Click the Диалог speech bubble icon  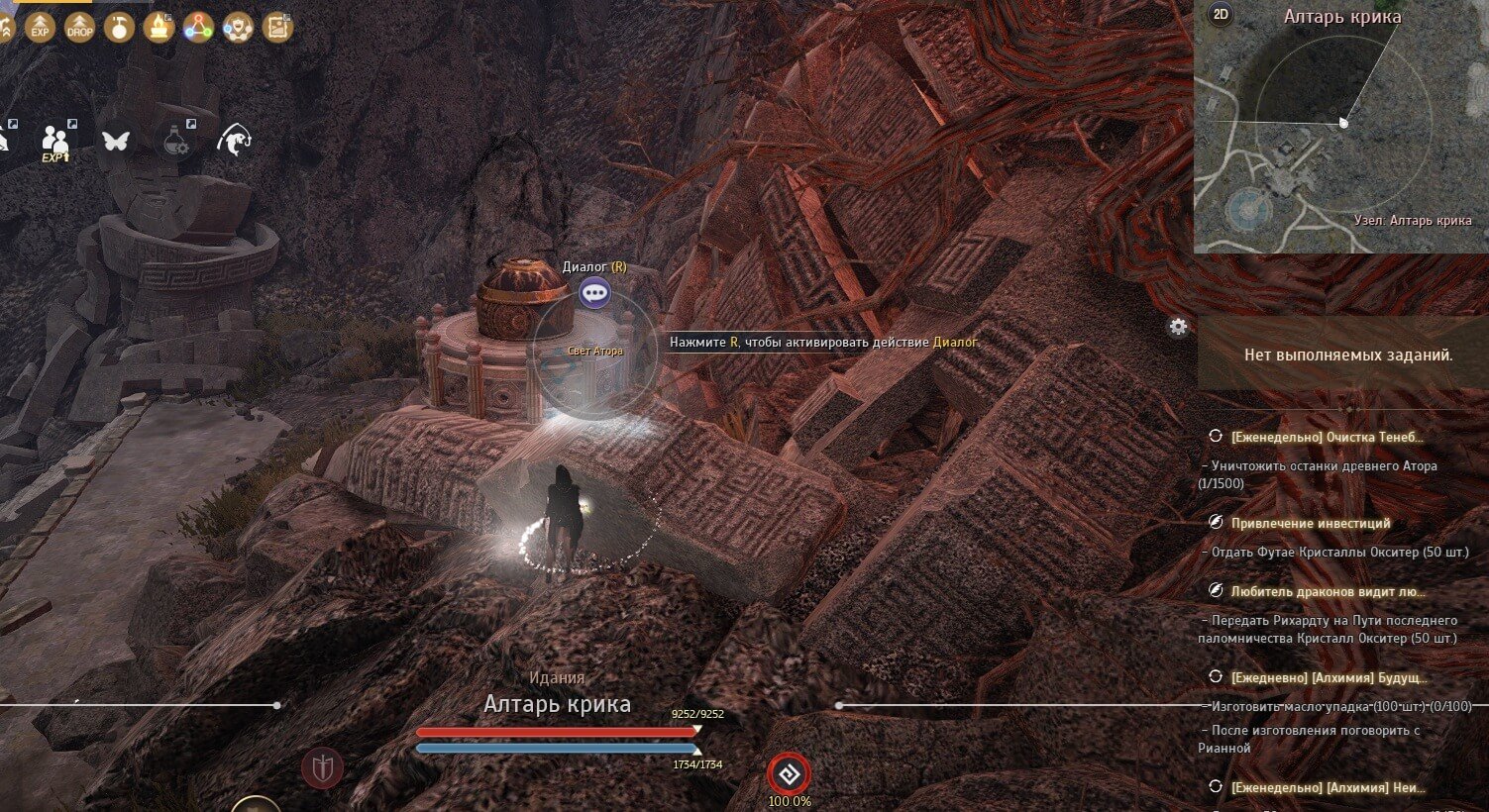click(x=594, y=292)
